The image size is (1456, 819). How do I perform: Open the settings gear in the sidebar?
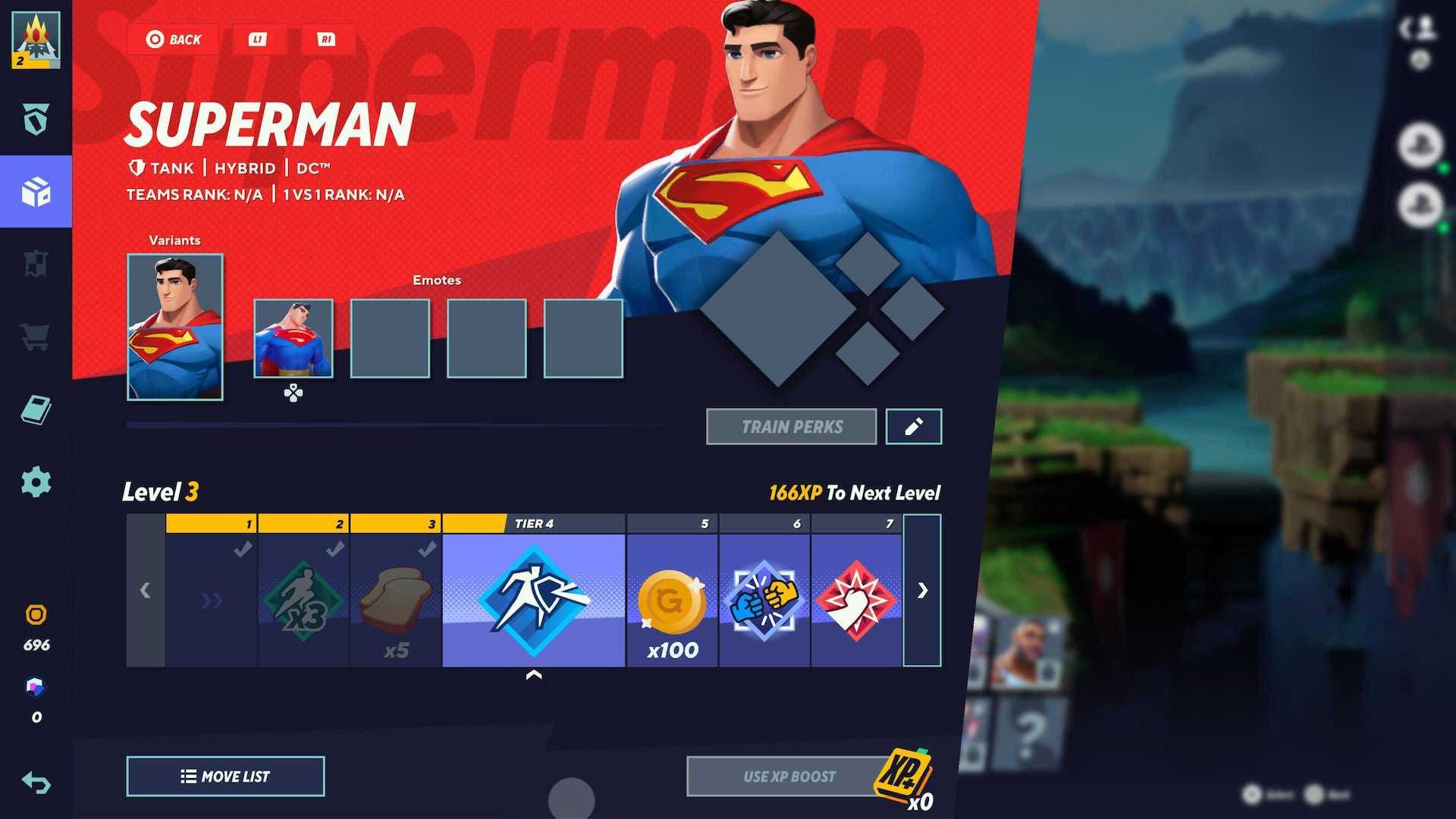tap(36, 482)
